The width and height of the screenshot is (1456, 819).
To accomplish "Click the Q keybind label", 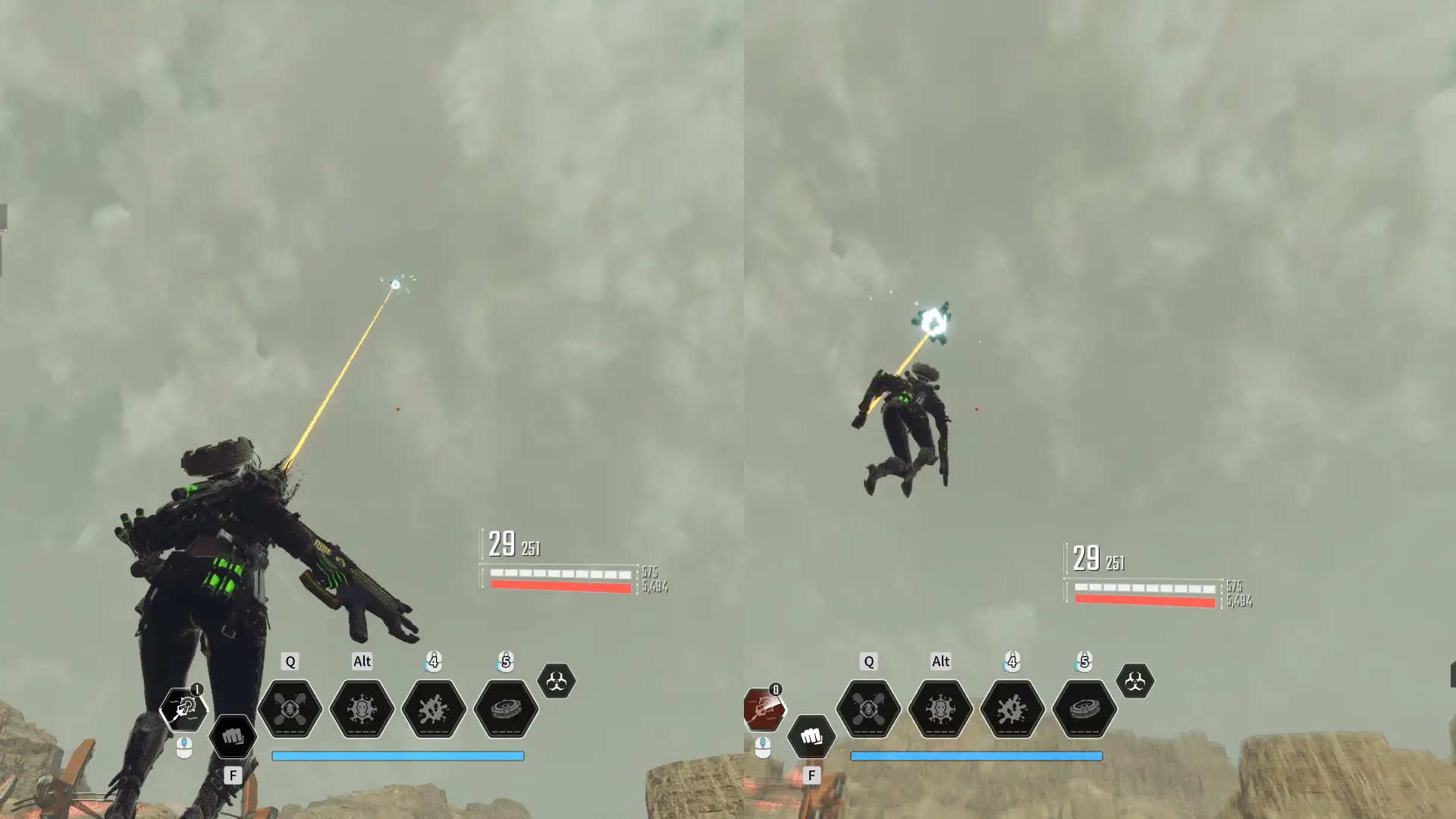I will (288, 661).
